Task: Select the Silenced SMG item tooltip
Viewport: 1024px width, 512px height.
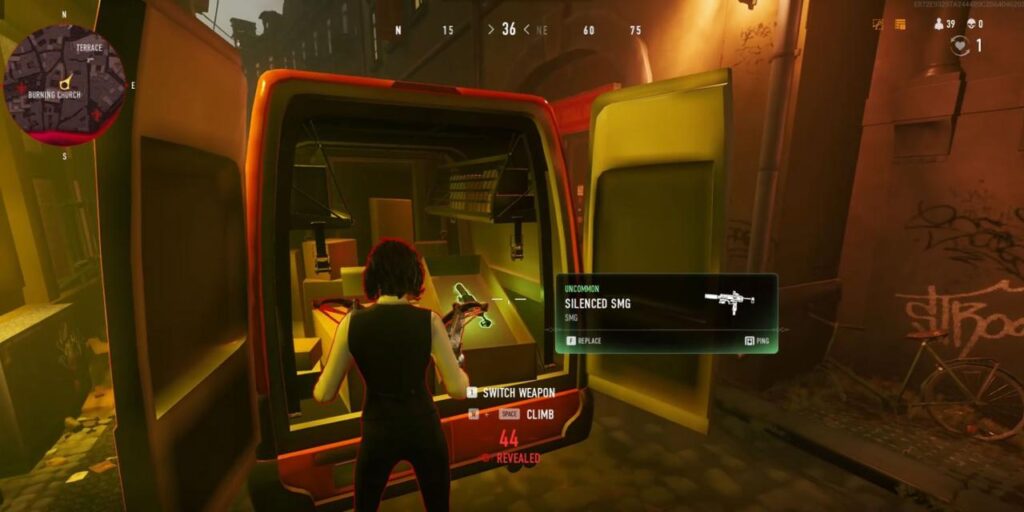Action: tap(666, 312)
